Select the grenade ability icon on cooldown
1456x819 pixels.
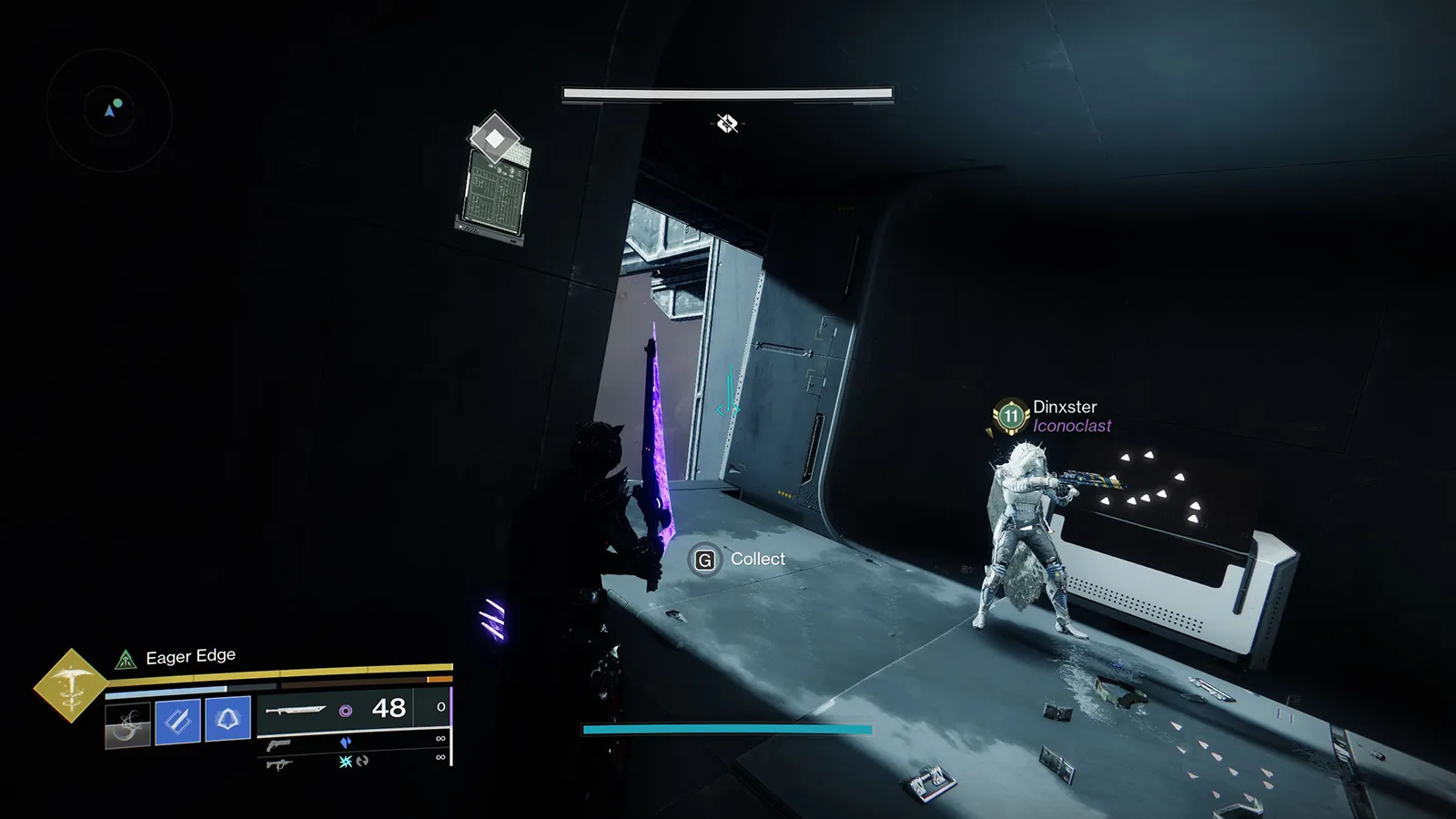[x=127, y=723]
